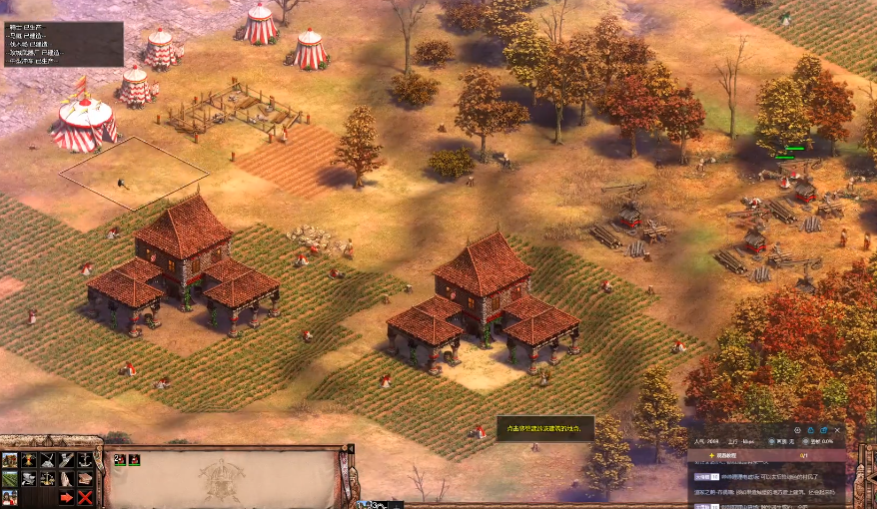The height and width of the screenshot is (509, 877).
Task: Show more buildings with the red arrow
Action: pos(67,497)
